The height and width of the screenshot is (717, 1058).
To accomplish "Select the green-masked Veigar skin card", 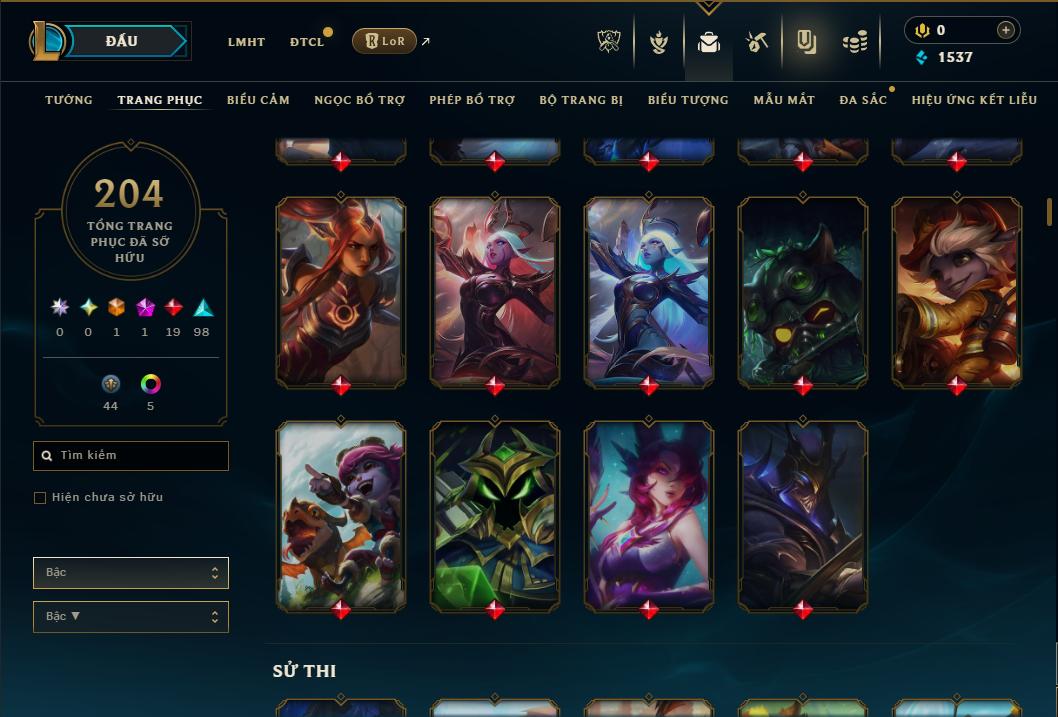I will [495, 515].
